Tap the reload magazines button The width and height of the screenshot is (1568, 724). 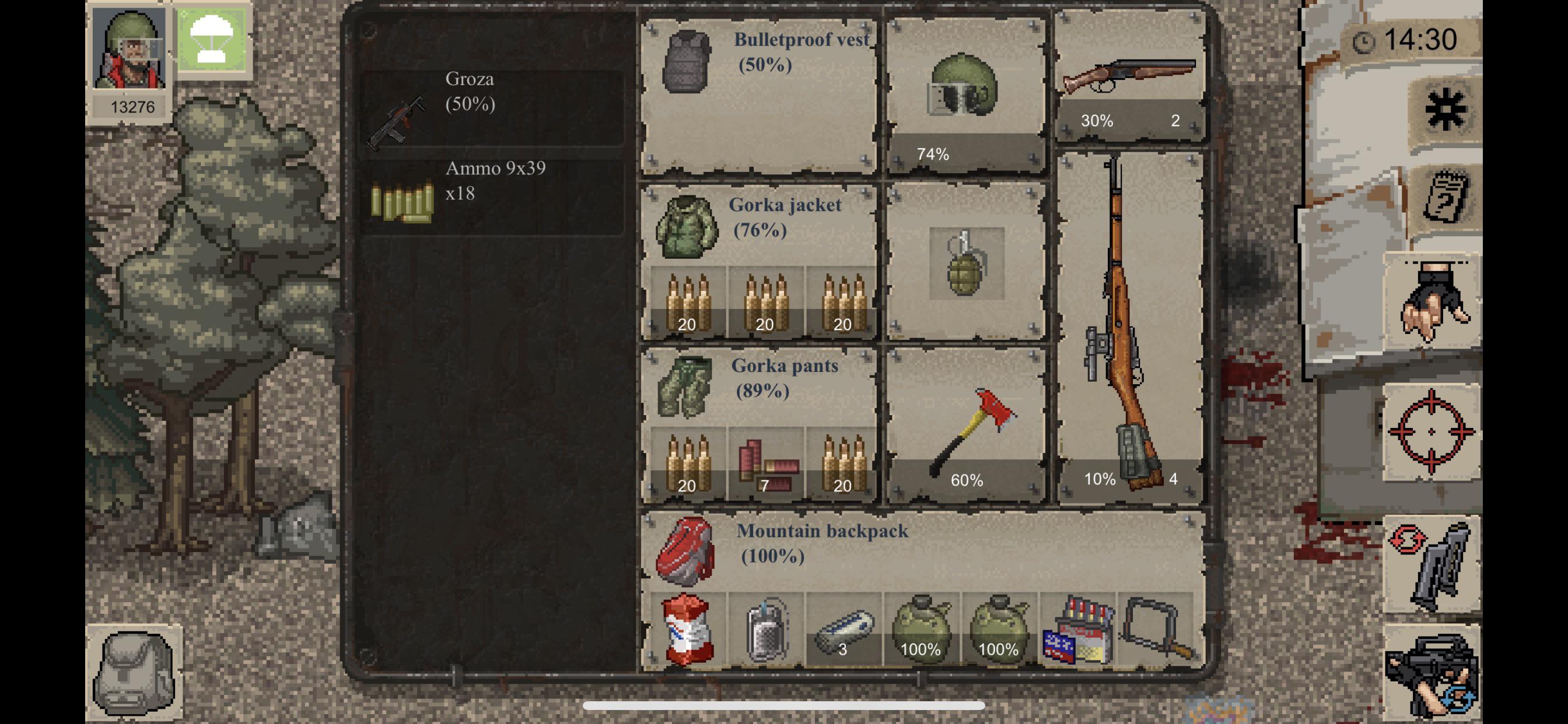coord(1431,565)
